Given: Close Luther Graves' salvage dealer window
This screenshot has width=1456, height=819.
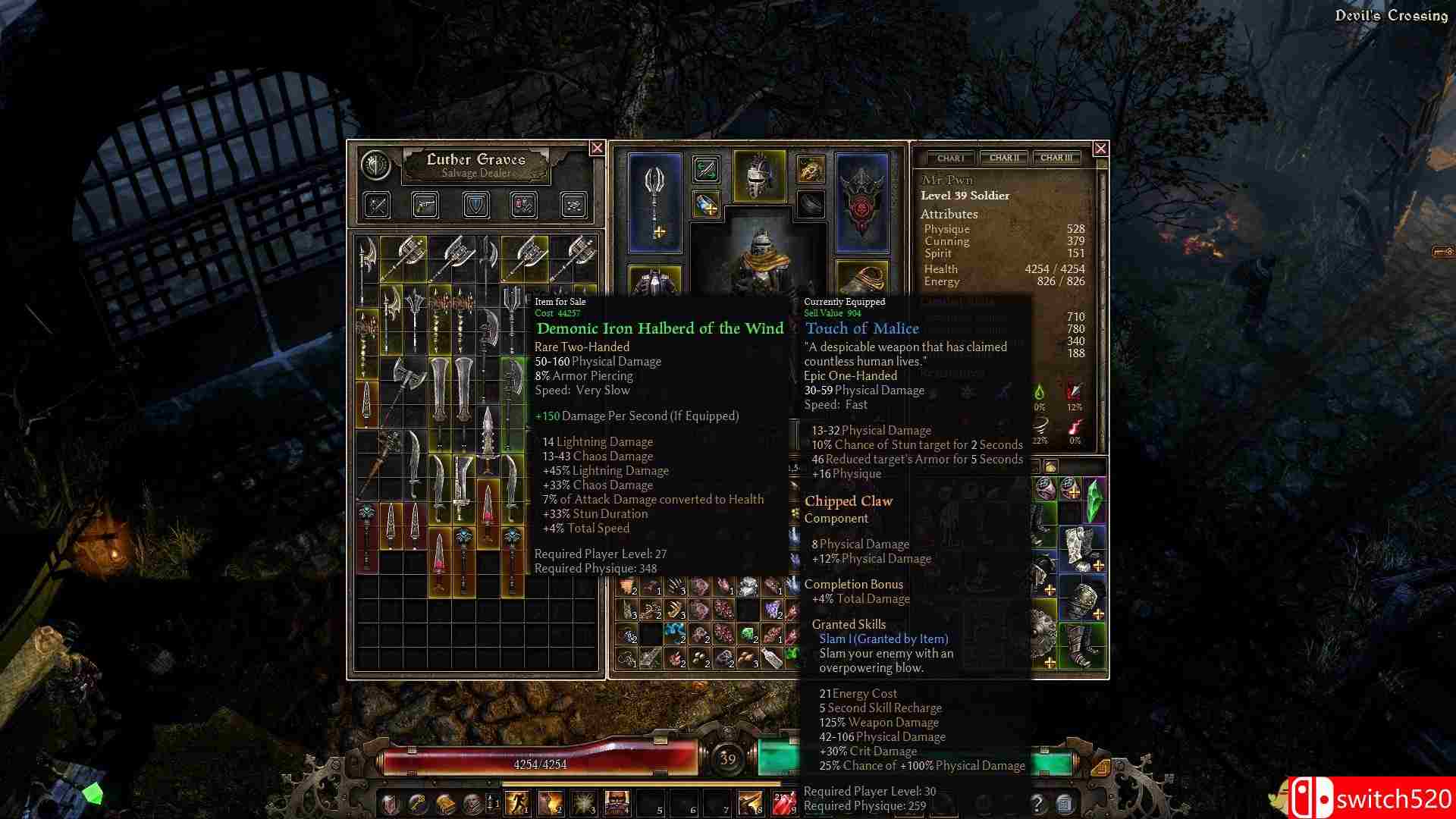Looking at the screenshot, I should pos(598,149).
